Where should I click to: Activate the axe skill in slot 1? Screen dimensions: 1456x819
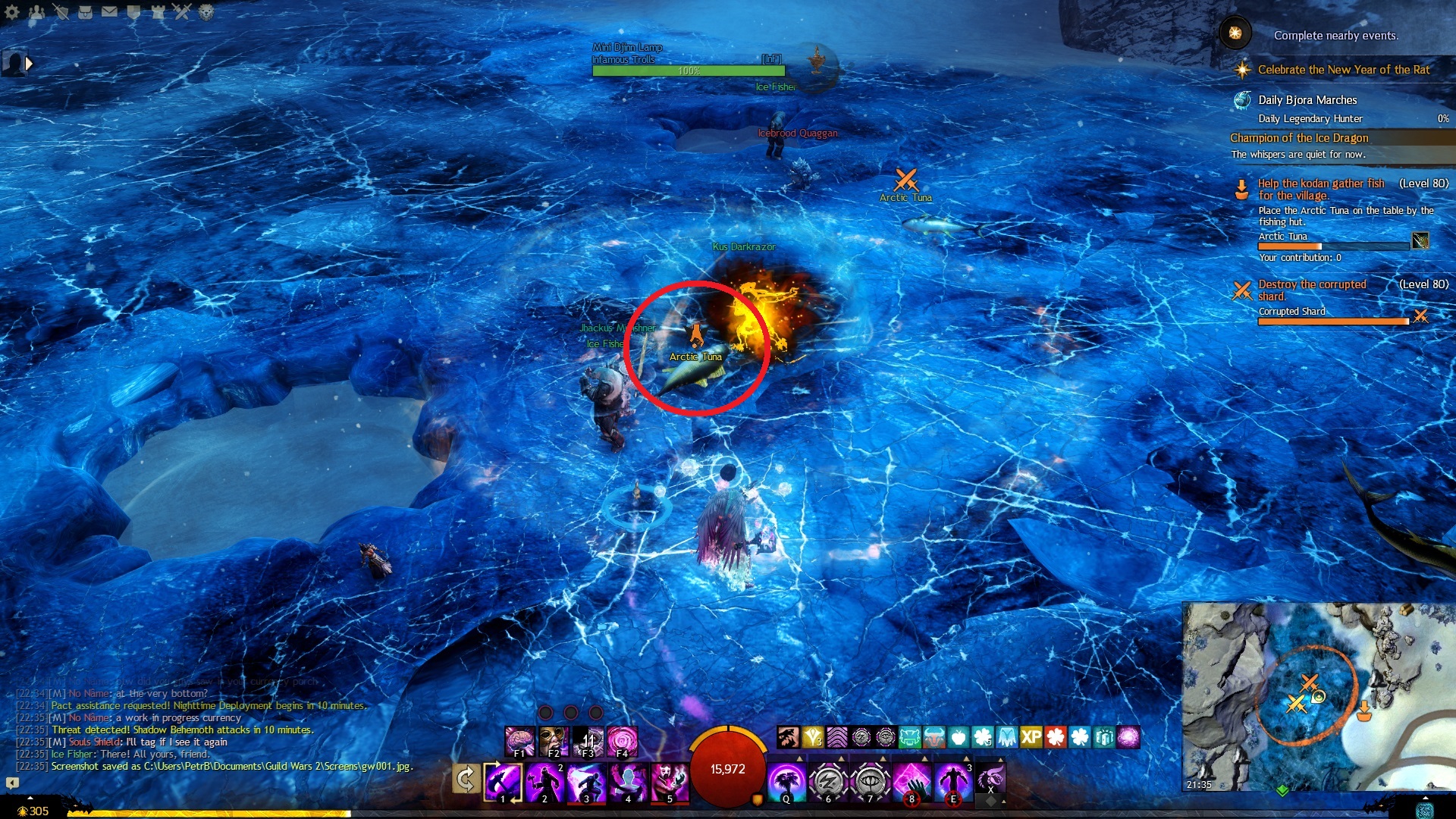(503, 781)
